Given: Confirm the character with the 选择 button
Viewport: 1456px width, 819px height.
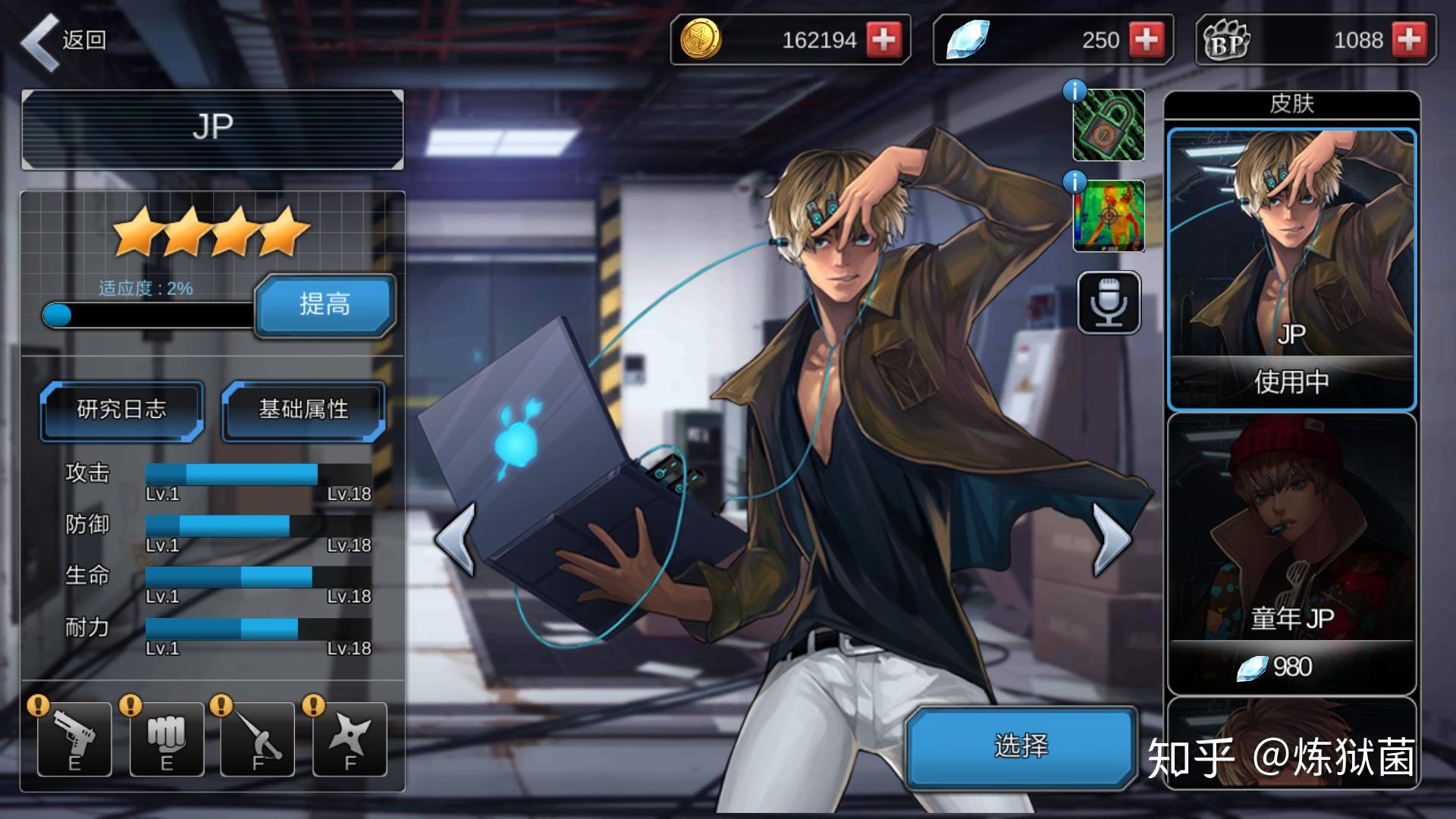Looking at the screenshot, I should pyautogui.click(x=1021, y=746).
